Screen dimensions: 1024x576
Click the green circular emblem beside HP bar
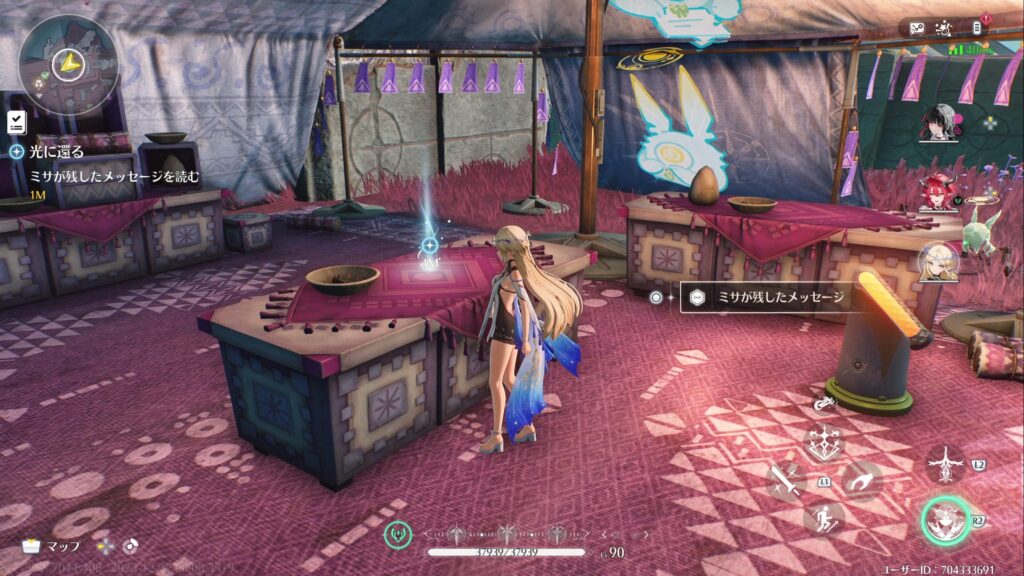(398, 535)
